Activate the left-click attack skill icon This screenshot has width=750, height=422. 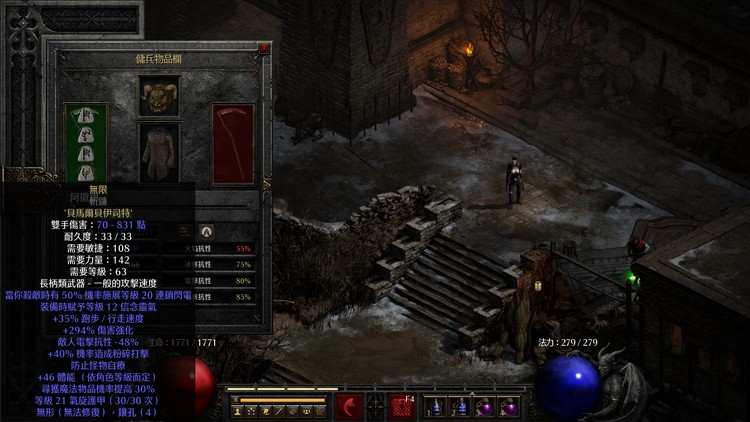pyautogui.click(x=350, y=407)
